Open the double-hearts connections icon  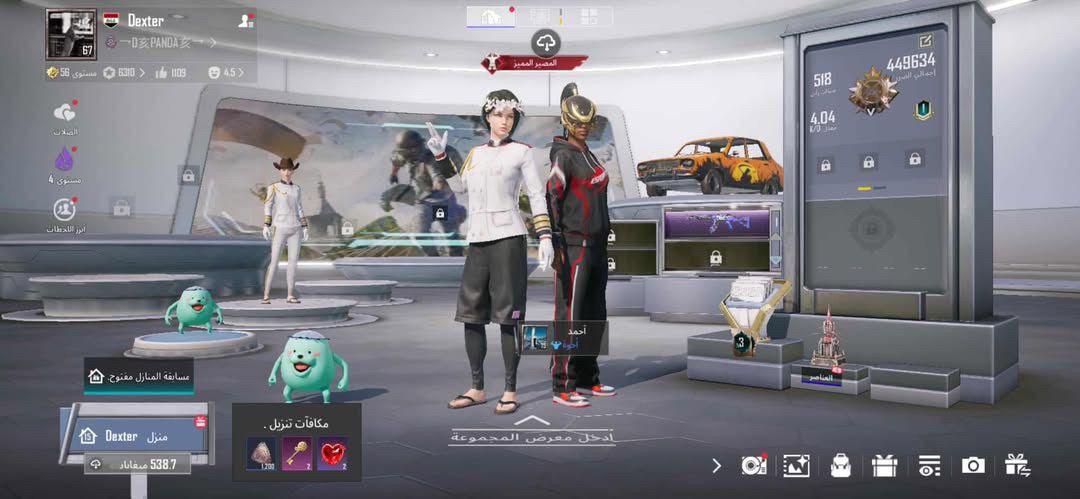pos(65,113)
